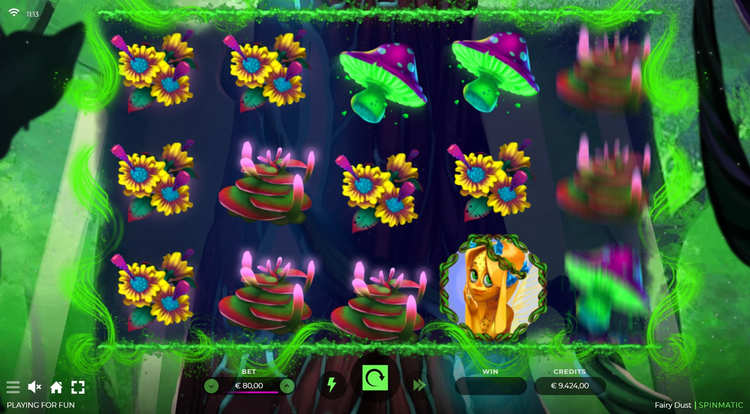Spin the reels with the green button

click(375, 378)
